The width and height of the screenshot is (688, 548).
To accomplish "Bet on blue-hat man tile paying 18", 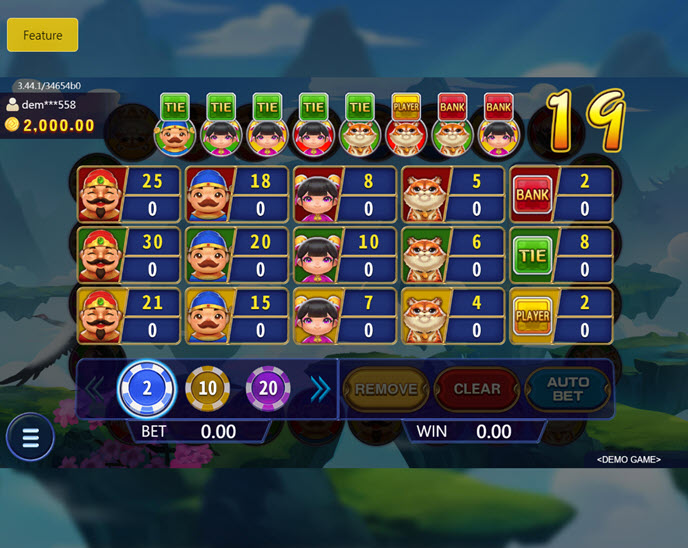I will 237,194.
